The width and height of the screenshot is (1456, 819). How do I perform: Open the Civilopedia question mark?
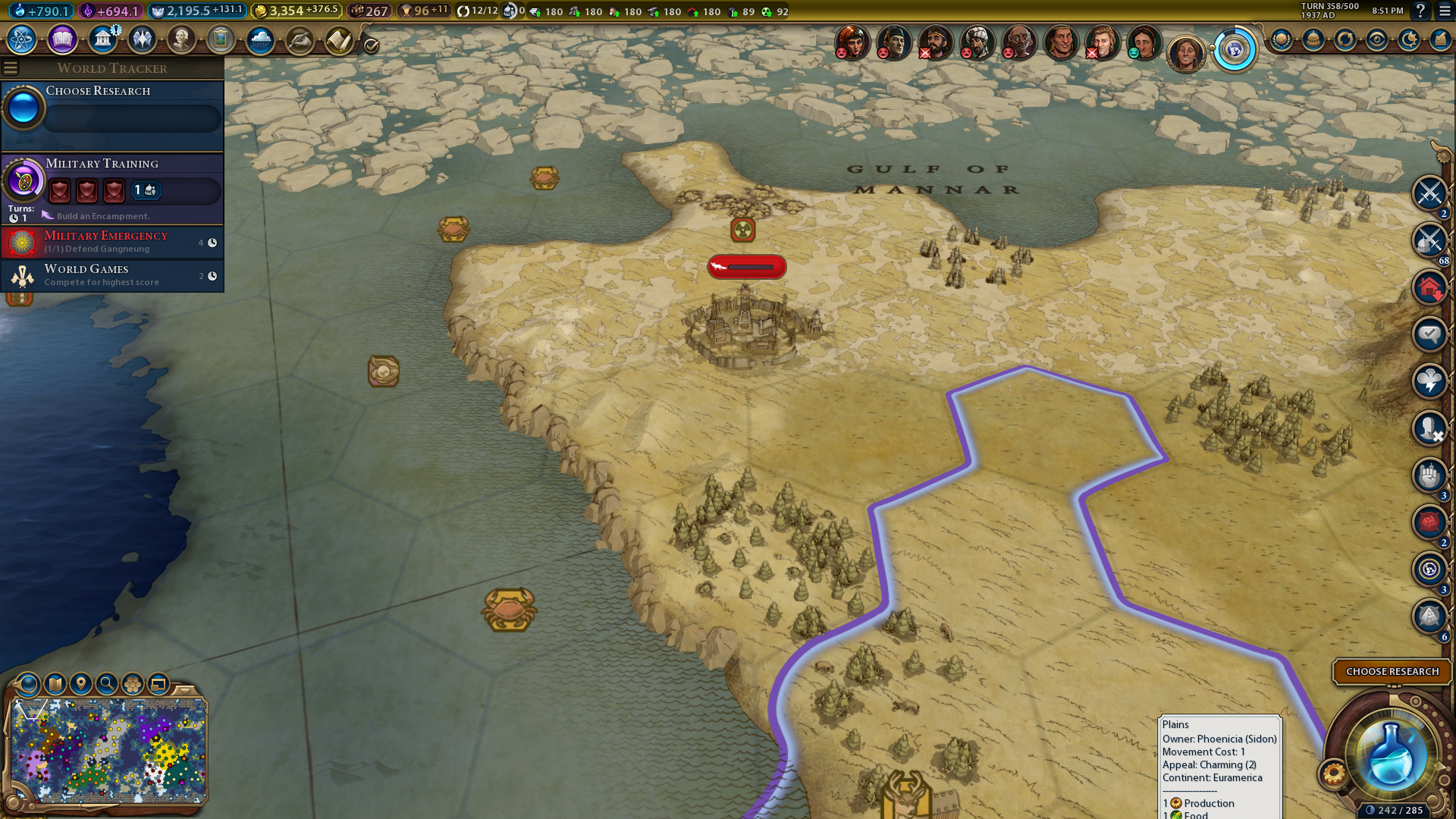(1420, 11)
